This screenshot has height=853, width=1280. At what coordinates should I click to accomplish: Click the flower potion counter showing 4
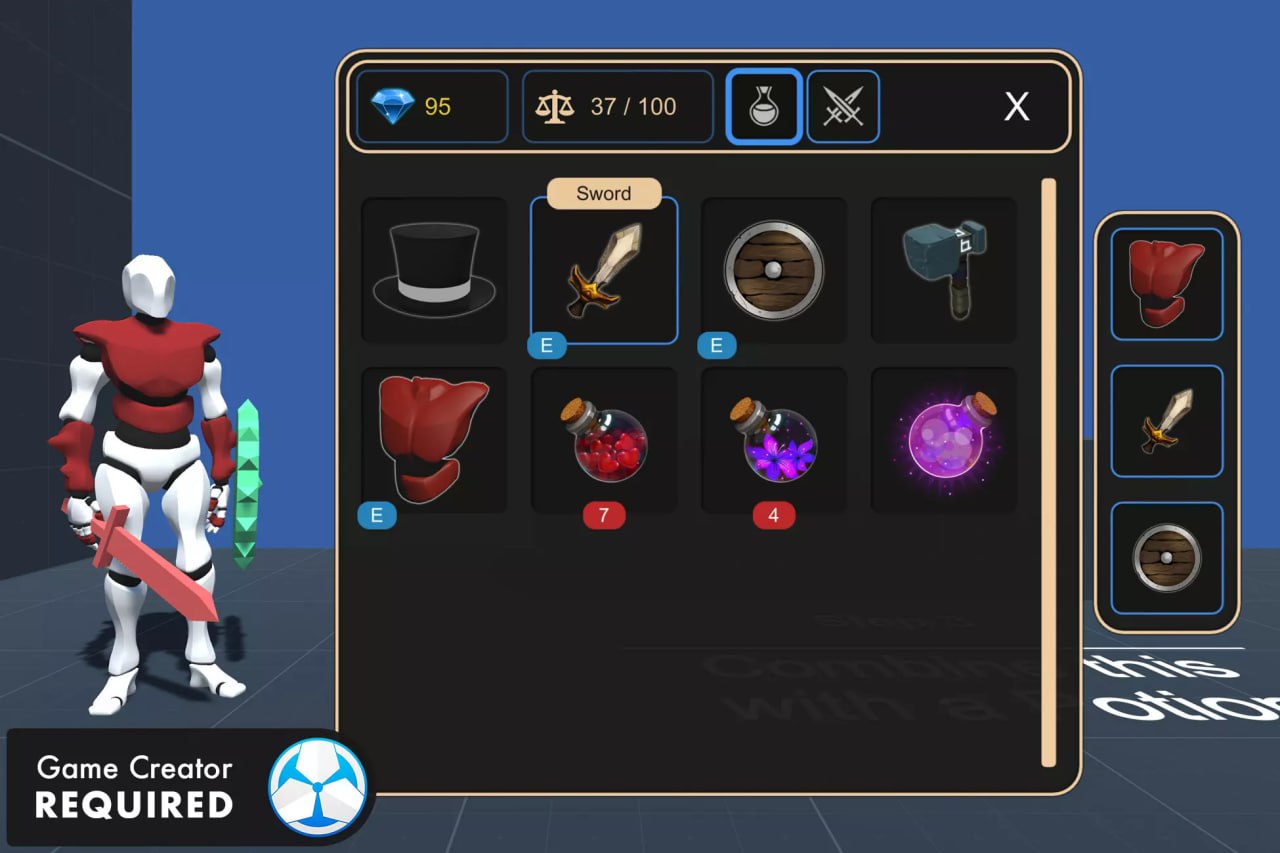(773, 515)
